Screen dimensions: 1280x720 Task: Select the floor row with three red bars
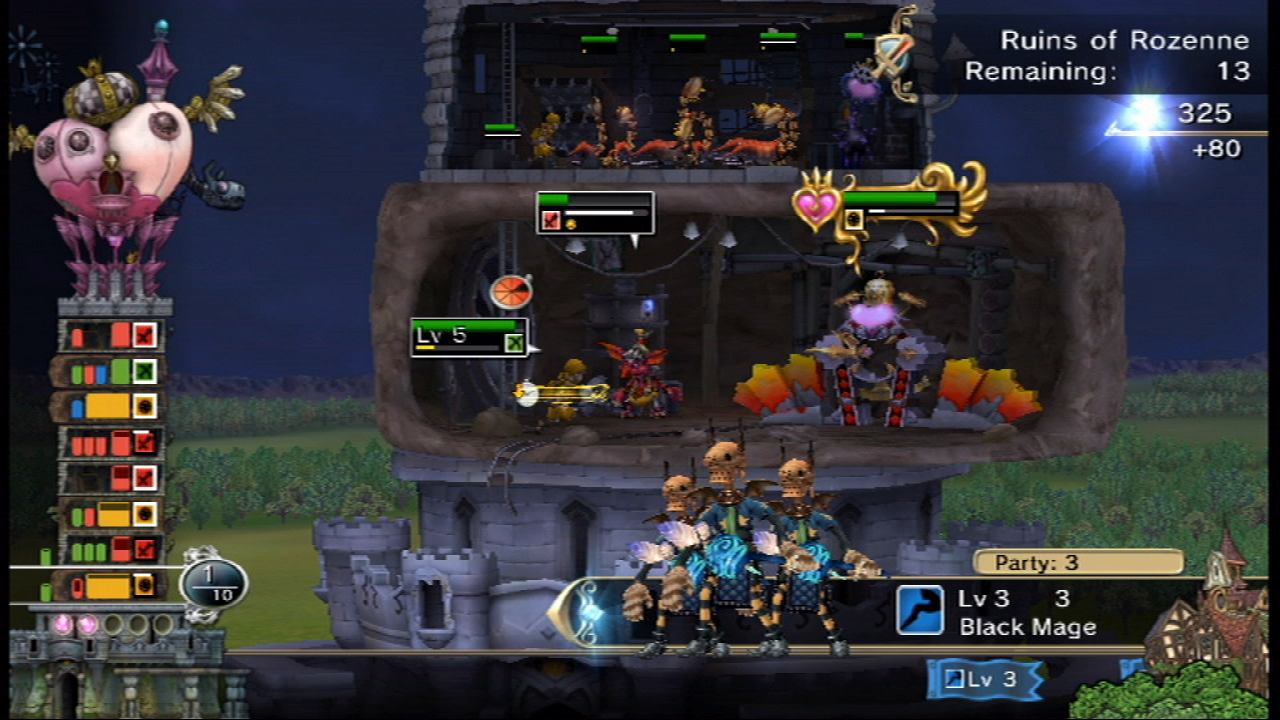coord(112,442)
